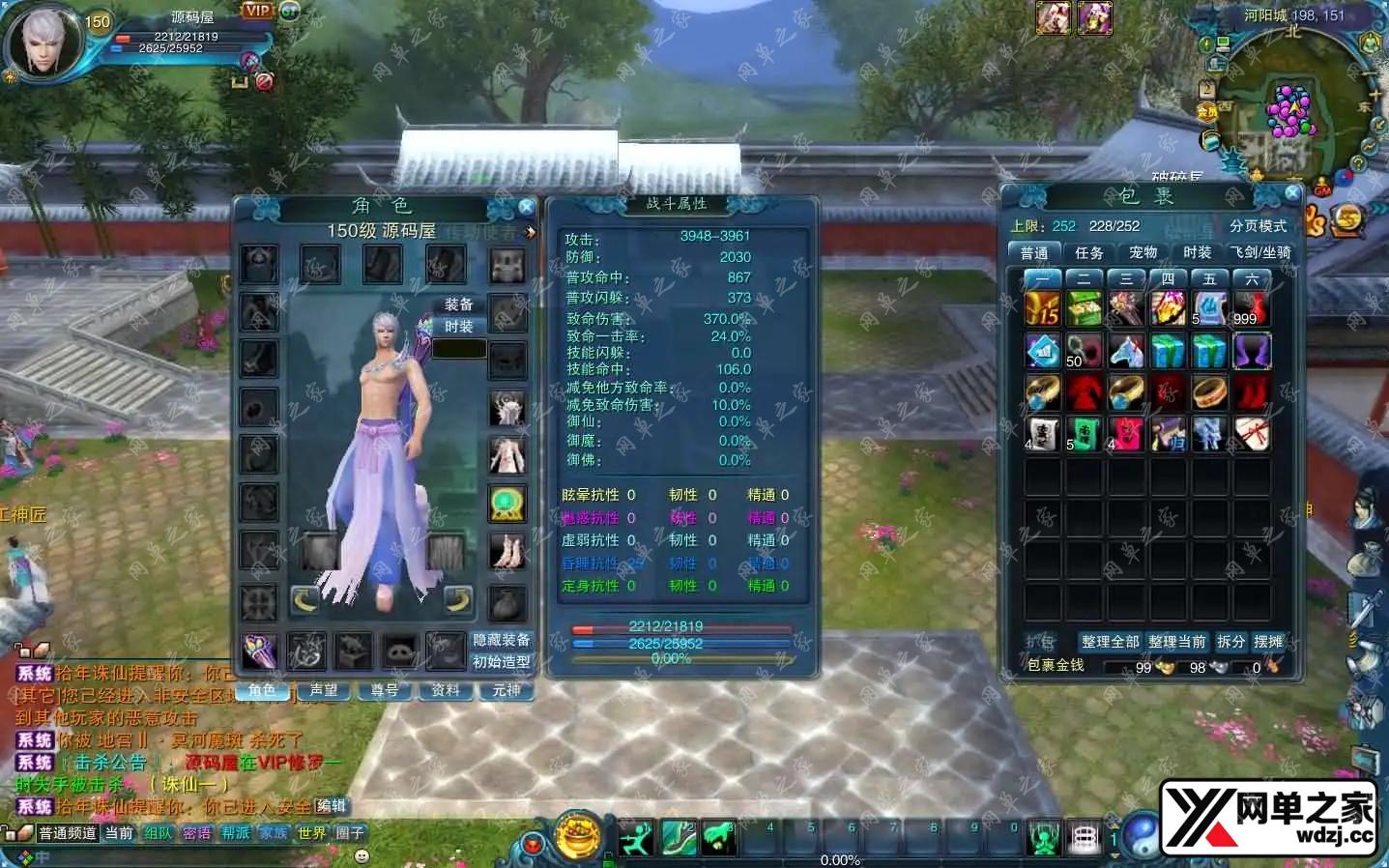Open the 任务 quest items bag tab
This screenshot has height=868, width=1389.
click(1088, 252)
